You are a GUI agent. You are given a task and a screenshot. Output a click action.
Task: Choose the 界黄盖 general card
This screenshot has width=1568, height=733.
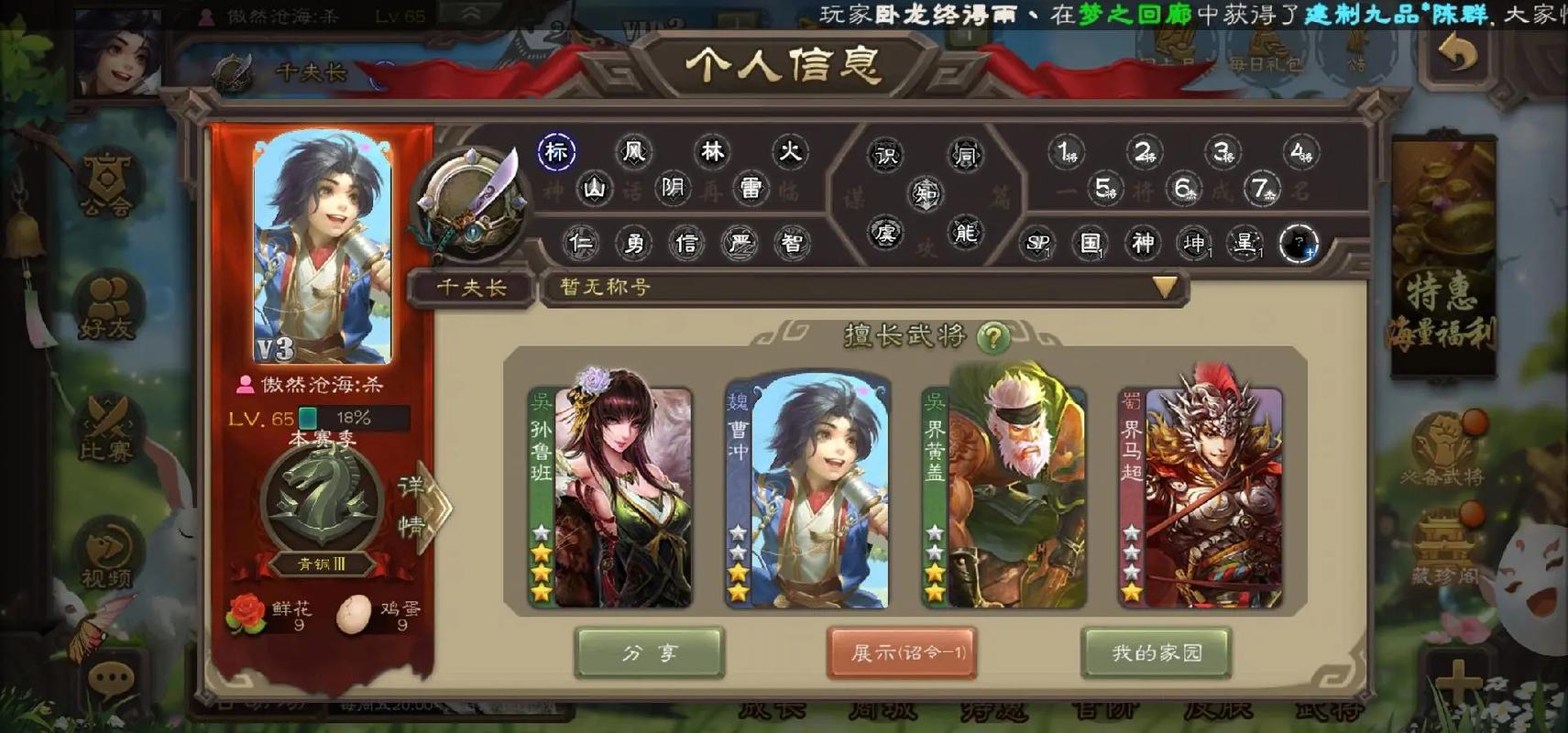point(1003,495)
